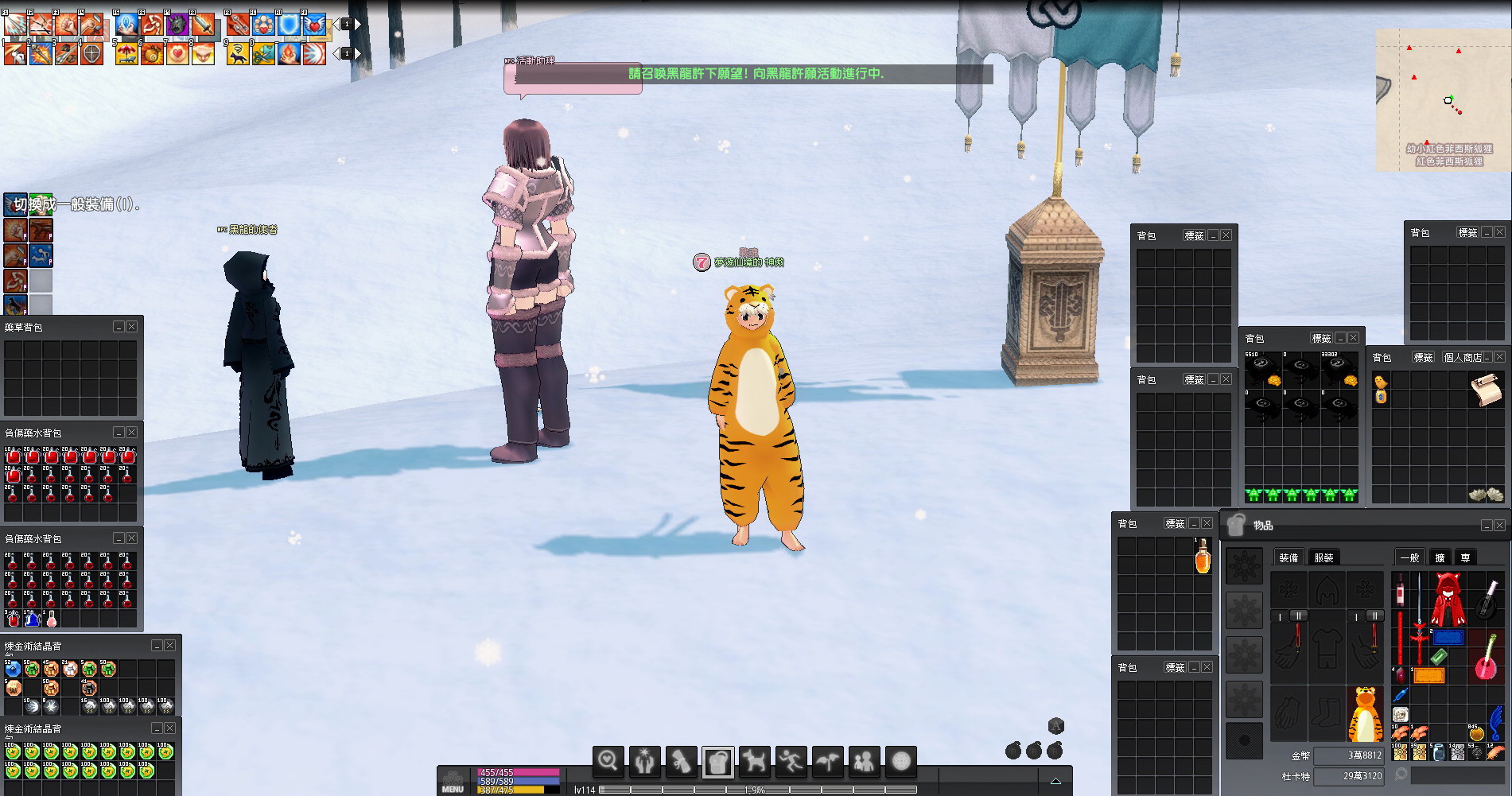Select the orange perfume bottle item
This screenshot has height=796, width=1512.
[1203, 557]
